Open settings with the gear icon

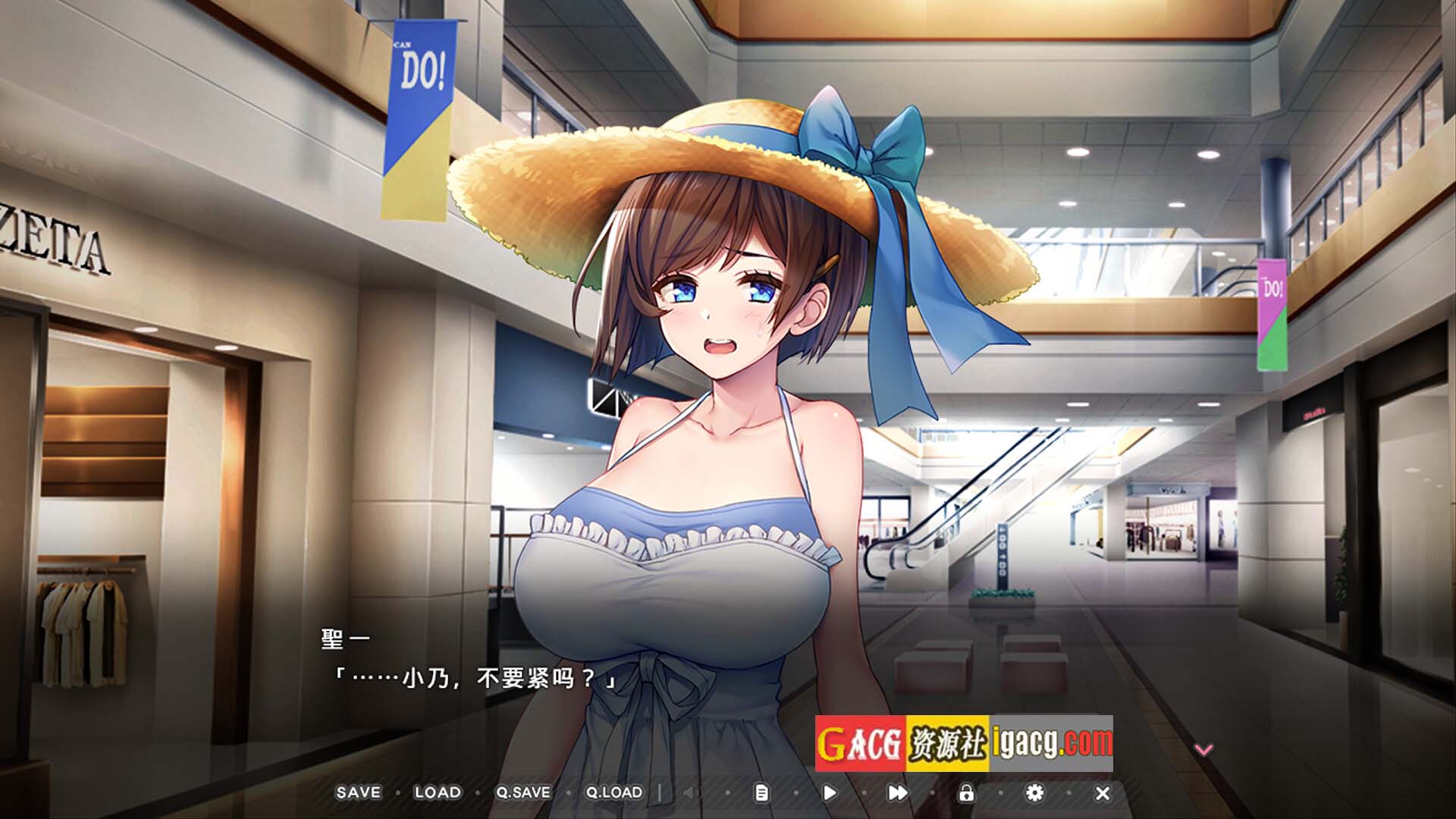(1034, 793)
